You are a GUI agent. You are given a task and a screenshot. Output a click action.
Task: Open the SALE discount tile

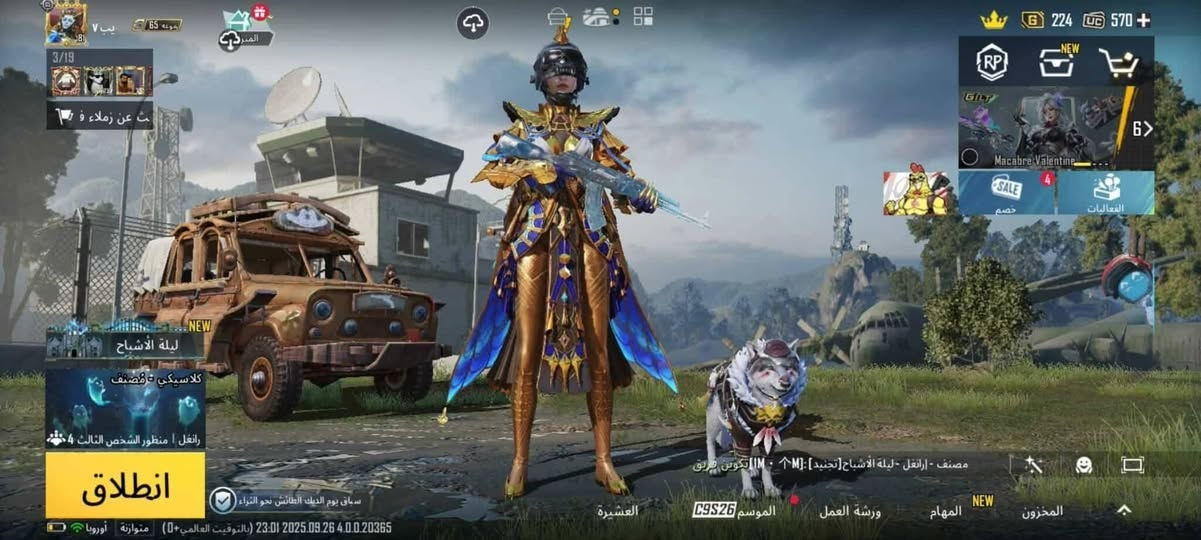click(x=1007, y=192)
